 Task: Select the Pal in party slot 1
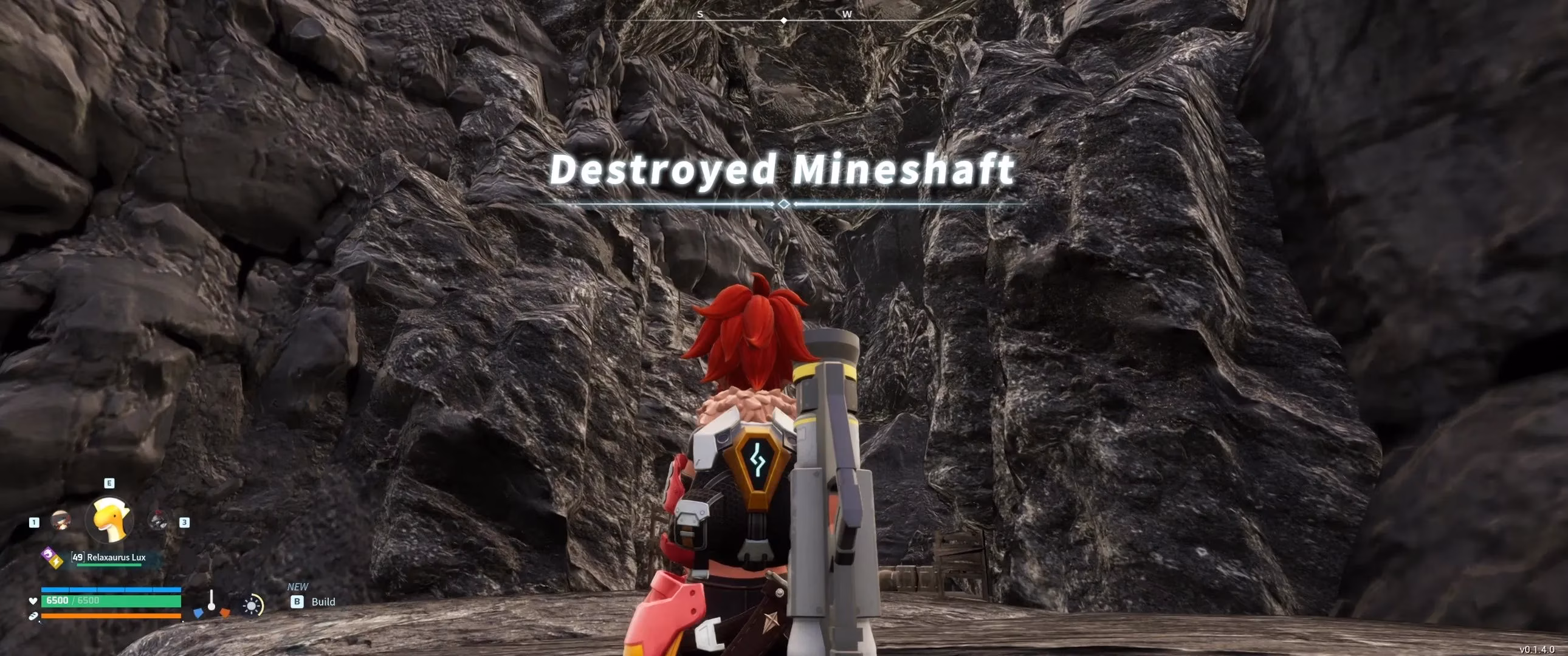point(61,521)
